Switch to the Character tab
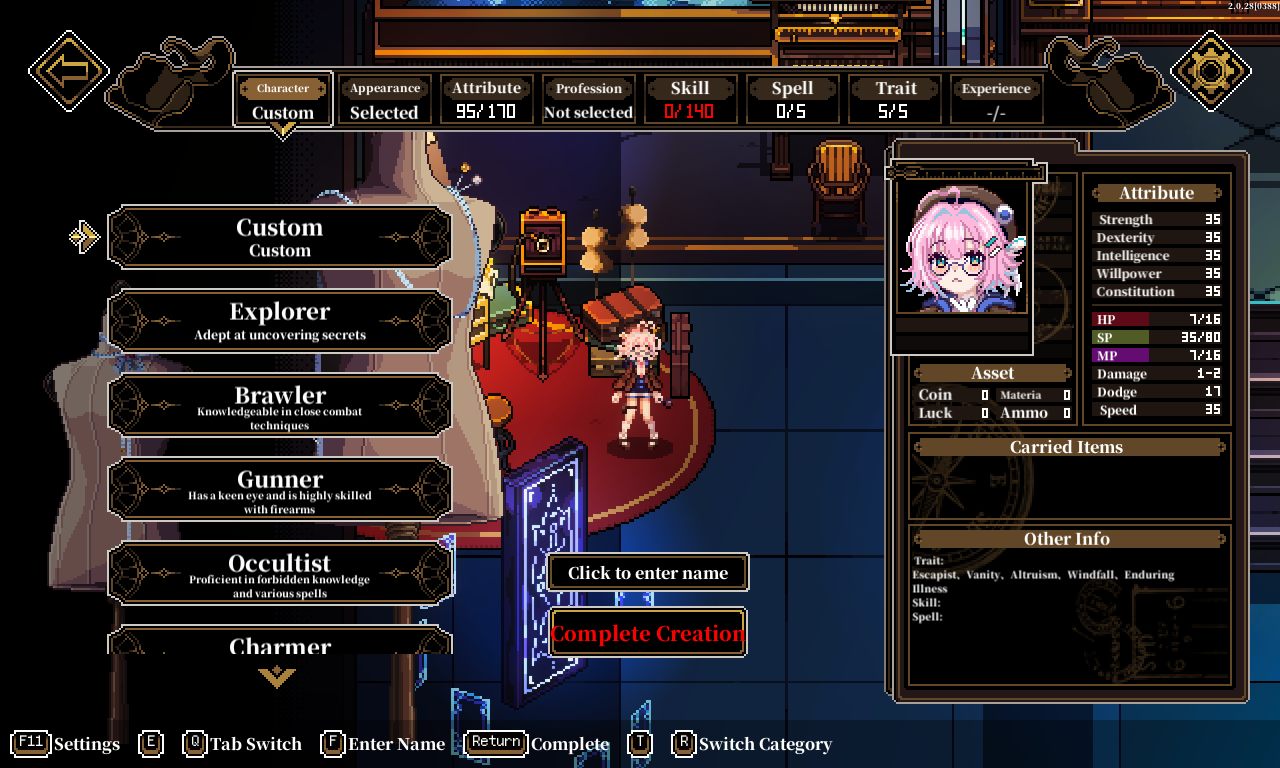The image size is (1280, 768). (283, 100)
